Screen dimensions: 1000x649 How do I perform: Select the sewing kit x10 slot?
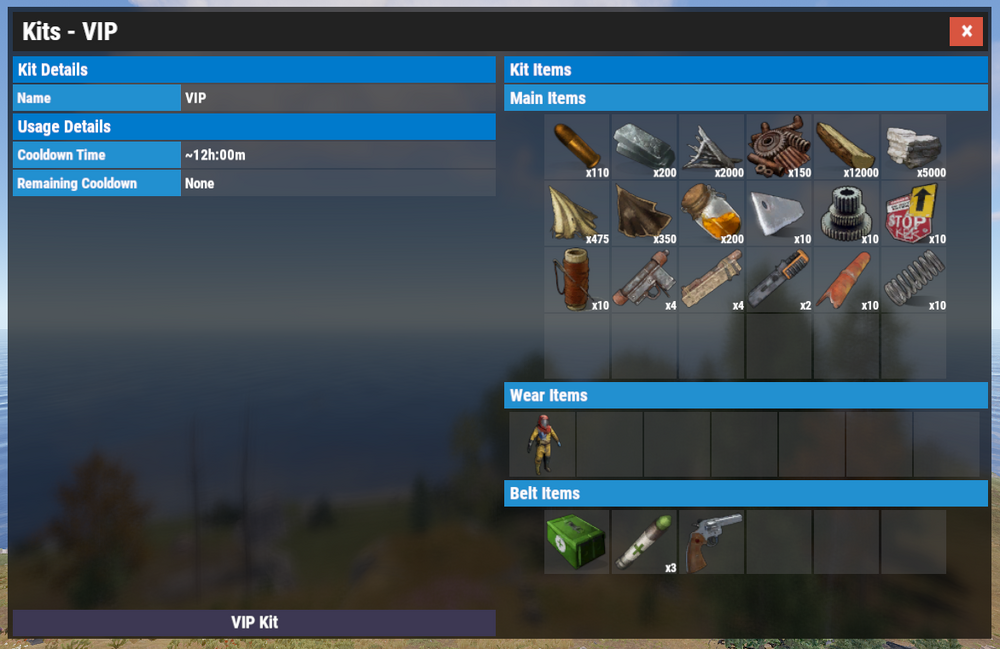click(577, 280)
